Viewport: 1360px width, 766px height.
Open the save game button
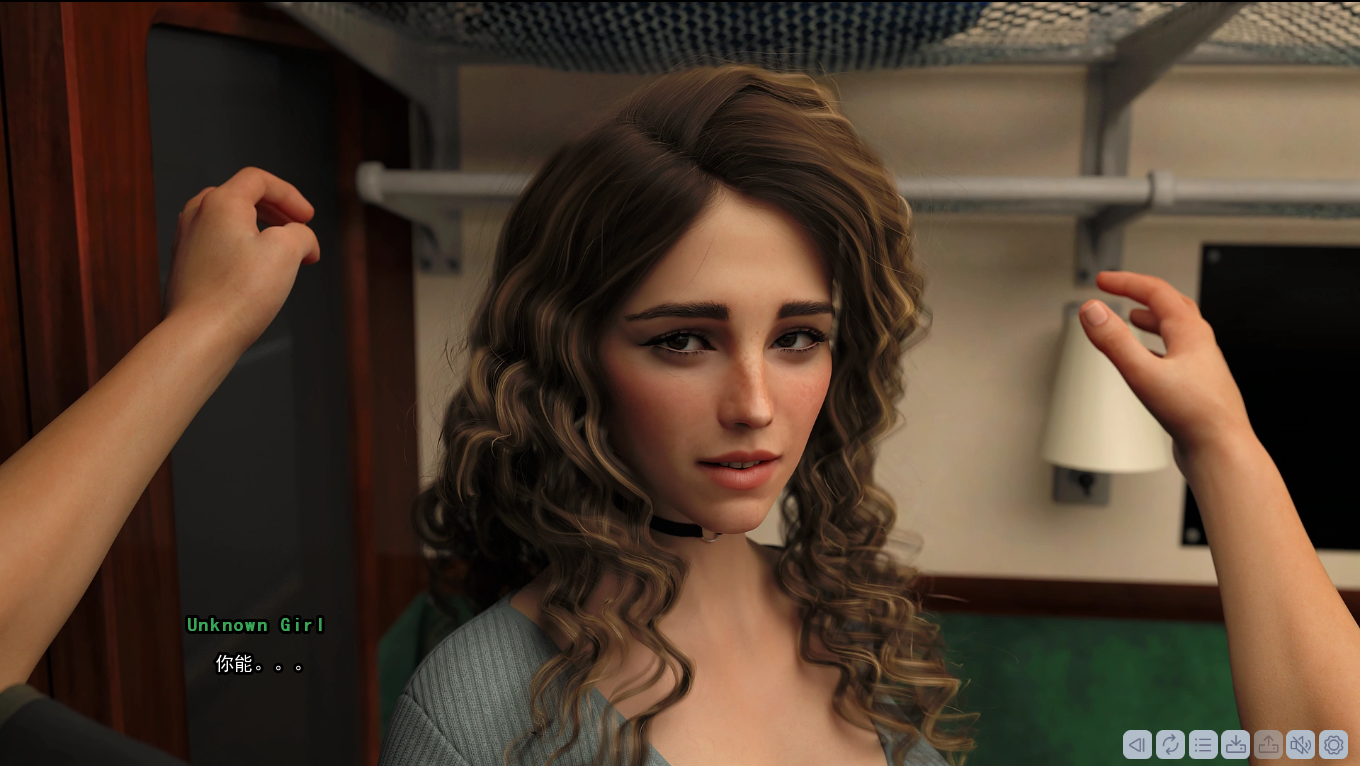[x=1236, y=744]
